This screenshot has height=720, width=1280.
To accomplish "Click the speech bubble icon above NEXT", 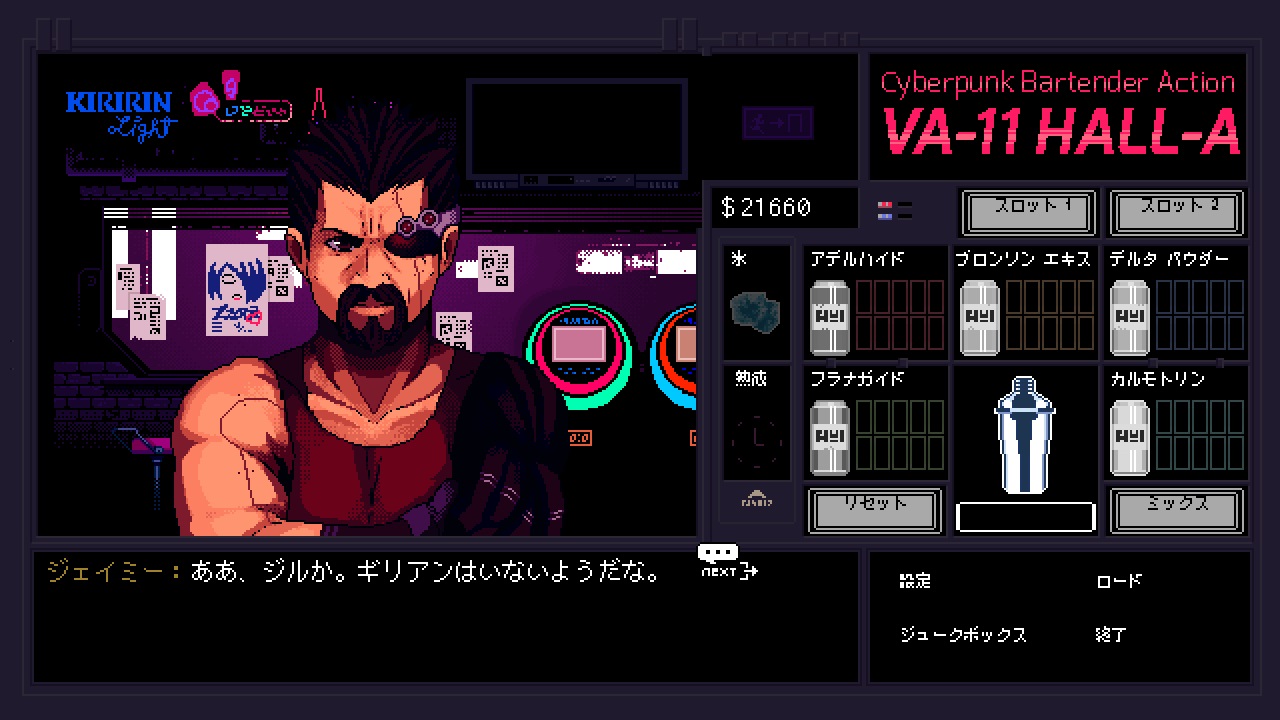I will (x=716, y=549).
